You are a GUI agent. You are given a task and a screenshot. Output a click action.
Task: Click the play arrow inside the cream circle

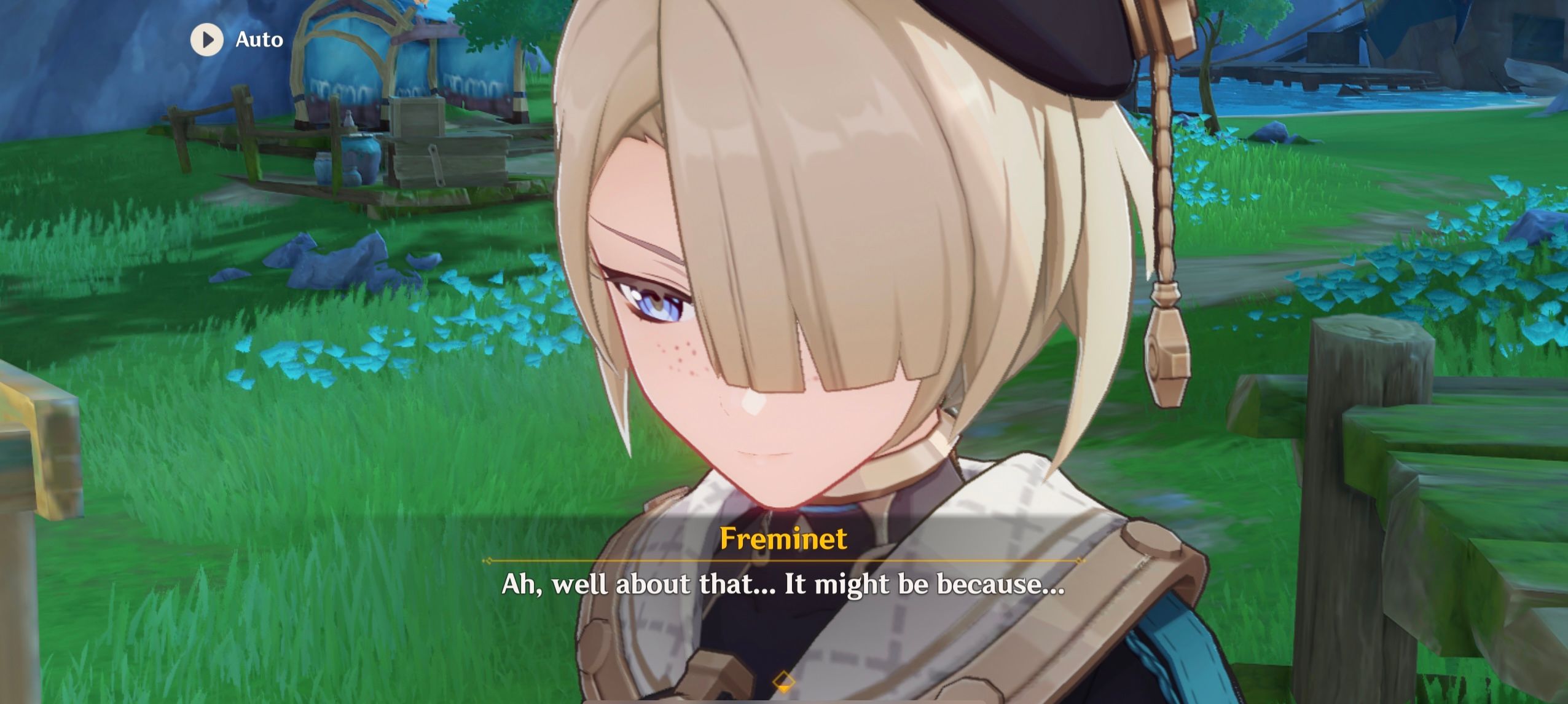tap(208, 39)
